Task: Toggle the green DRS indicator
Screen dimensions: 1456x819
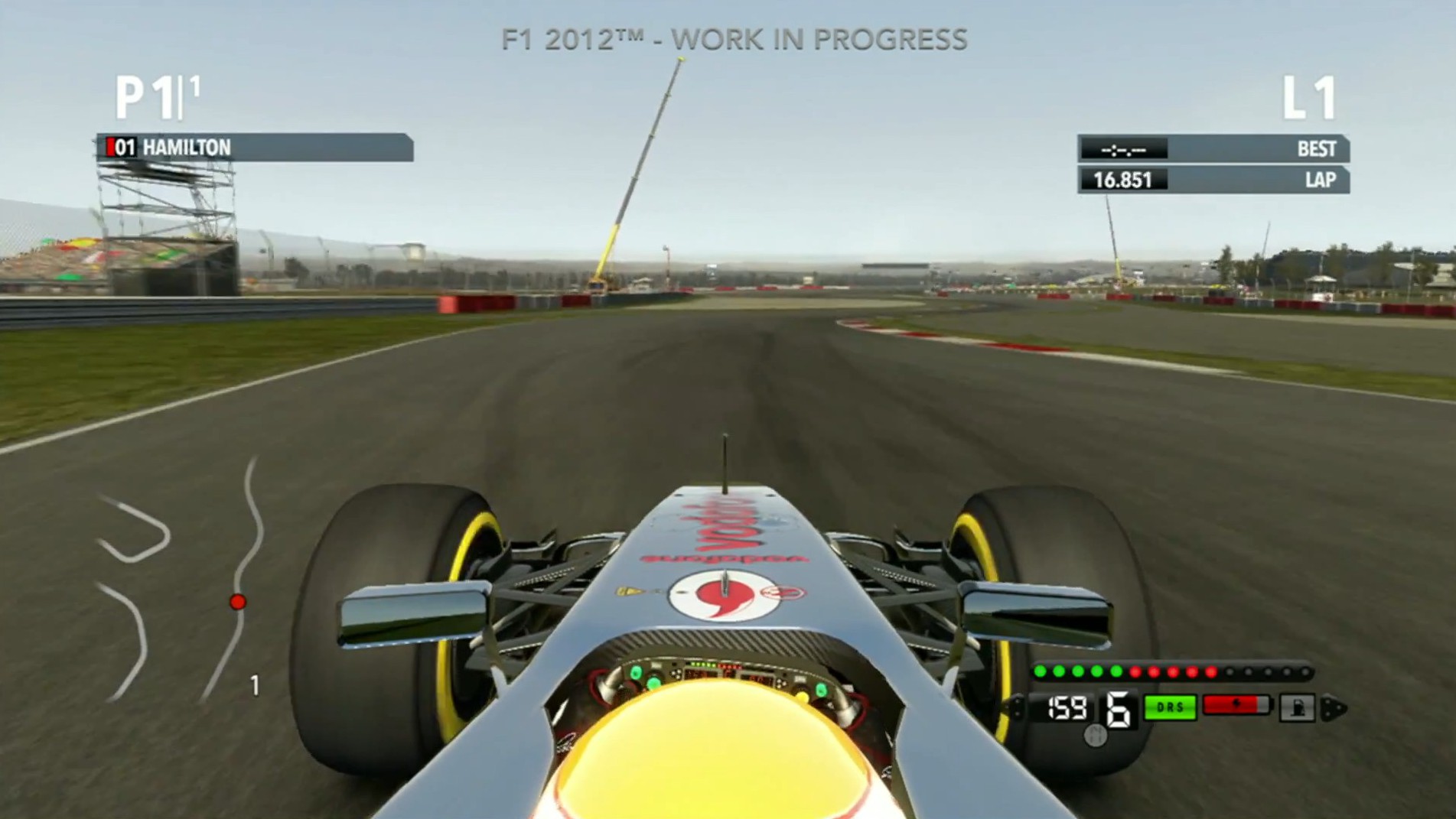Action: coord(1170,707)
